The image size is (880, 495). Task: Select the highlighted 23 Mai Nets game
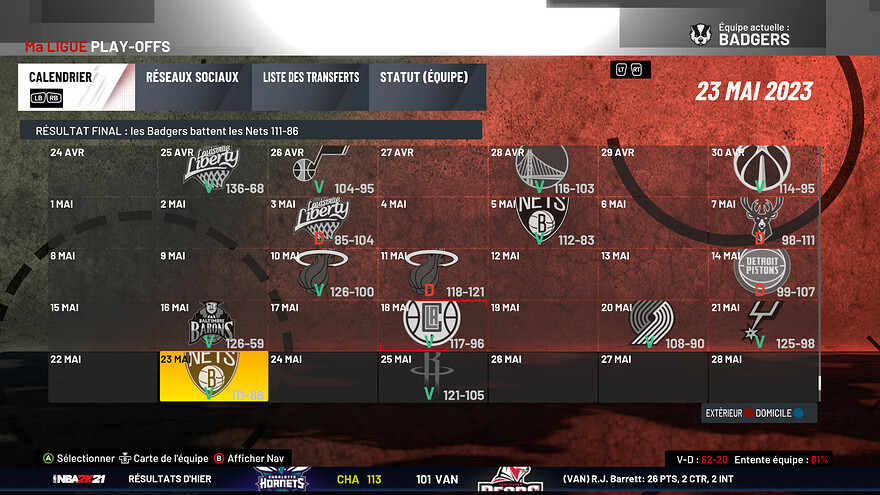click(x=213, y=376)
